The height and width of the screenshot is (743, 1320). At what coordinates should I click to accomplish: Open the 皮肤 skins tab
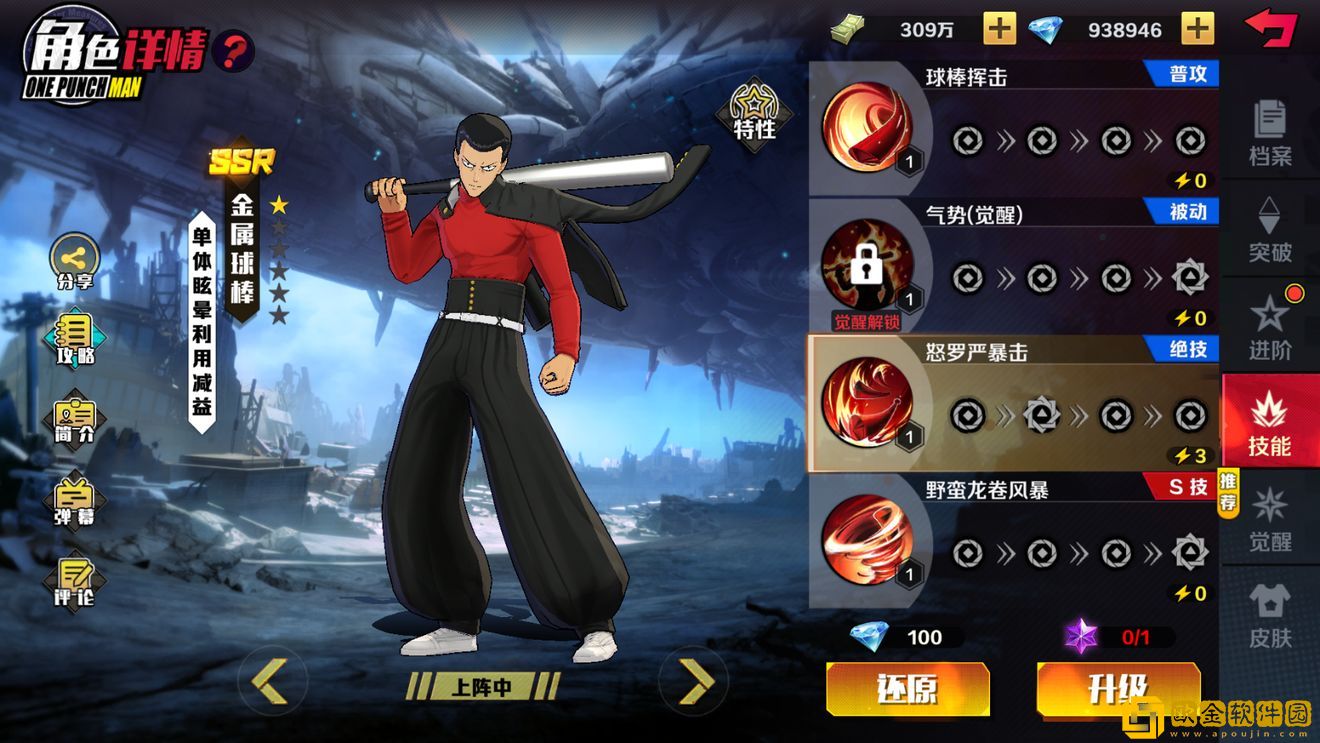(1270, 614)
